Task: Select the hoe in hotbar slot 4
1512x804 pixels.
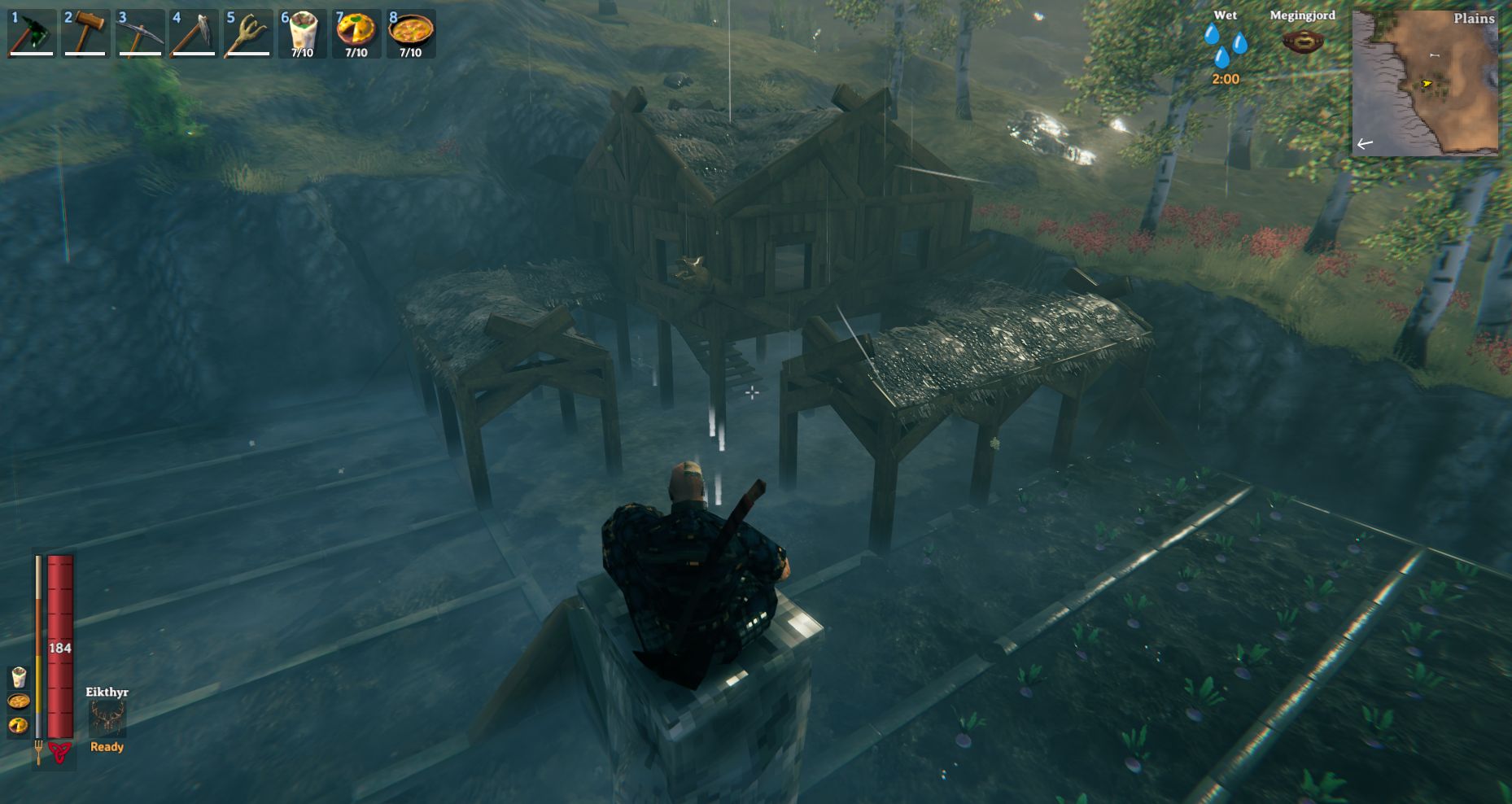Action: click(x=194, y=33)
